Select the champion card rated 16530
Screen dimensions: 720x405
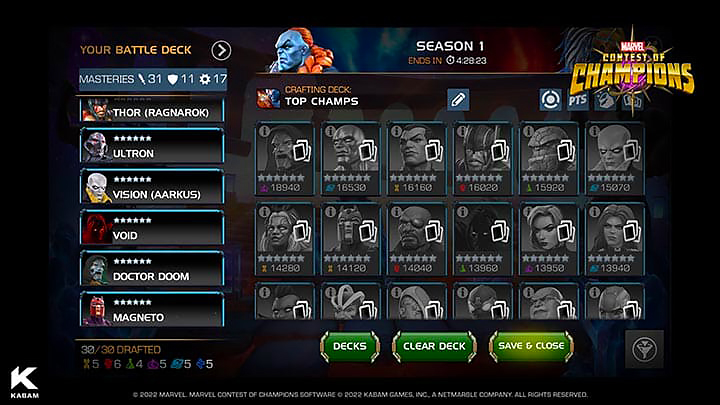tap(351, 156)
